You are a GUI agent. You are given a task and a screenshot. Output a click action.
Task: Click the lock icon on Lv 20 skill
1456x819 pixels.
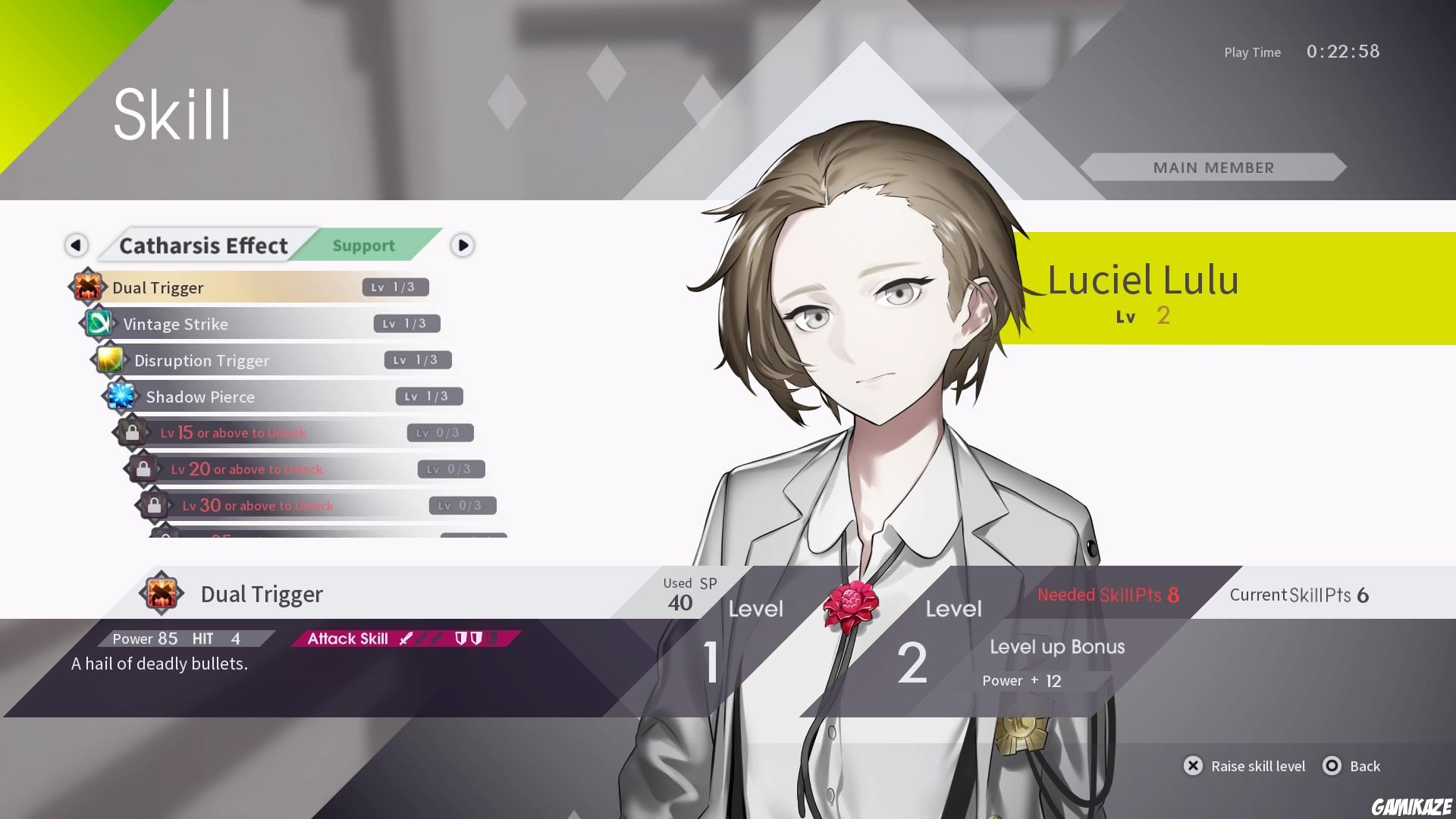tap(145, 469)
